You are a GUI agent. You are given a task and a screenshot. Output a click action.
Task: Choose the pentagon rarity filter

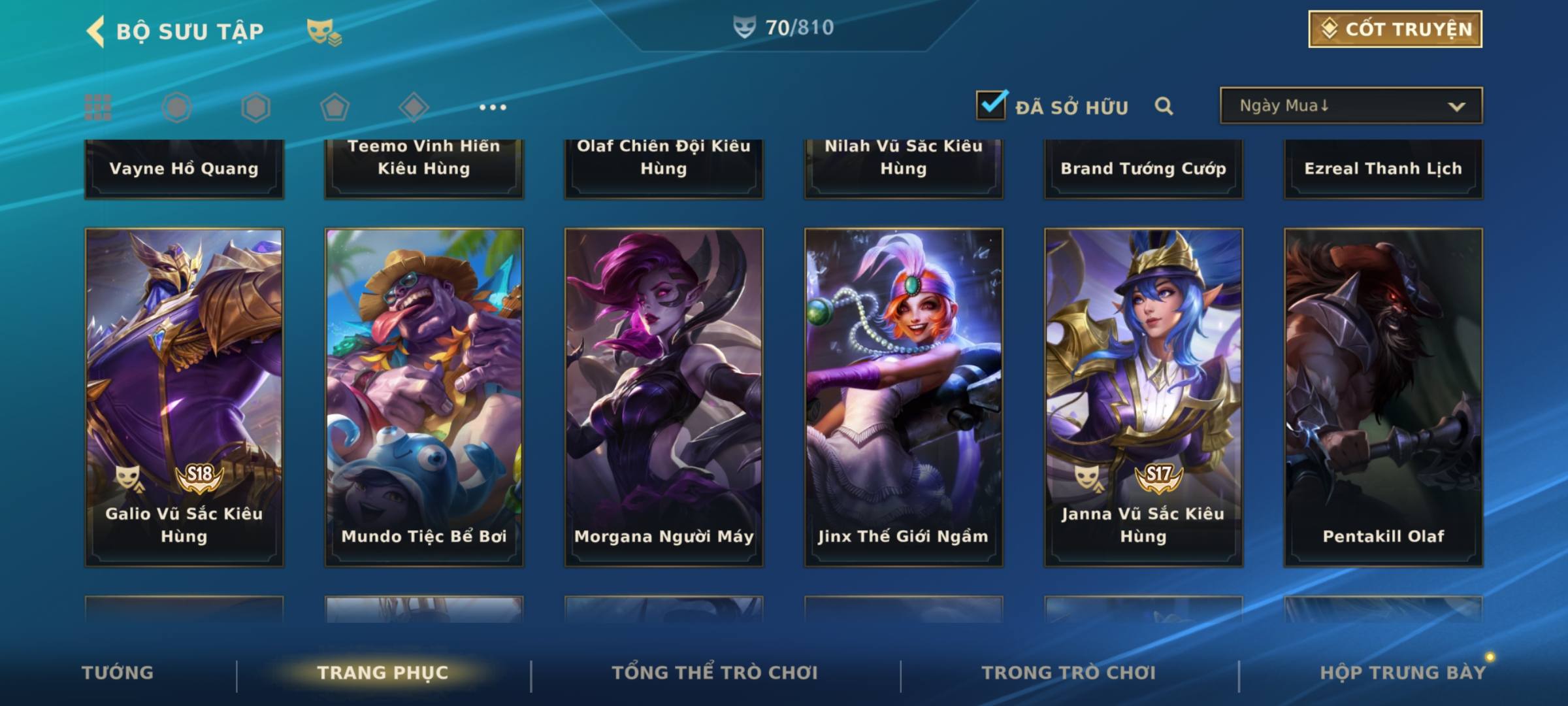pos(335,107)
